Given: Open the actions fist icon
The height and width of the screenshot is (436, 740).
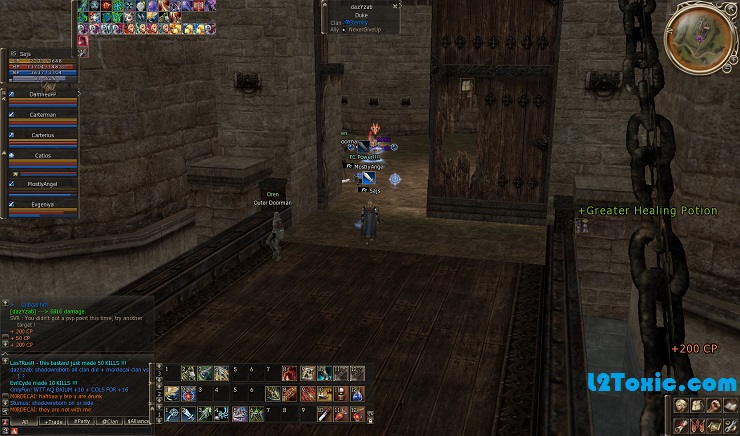Looking at the screenshot, I should pos(714,405).
